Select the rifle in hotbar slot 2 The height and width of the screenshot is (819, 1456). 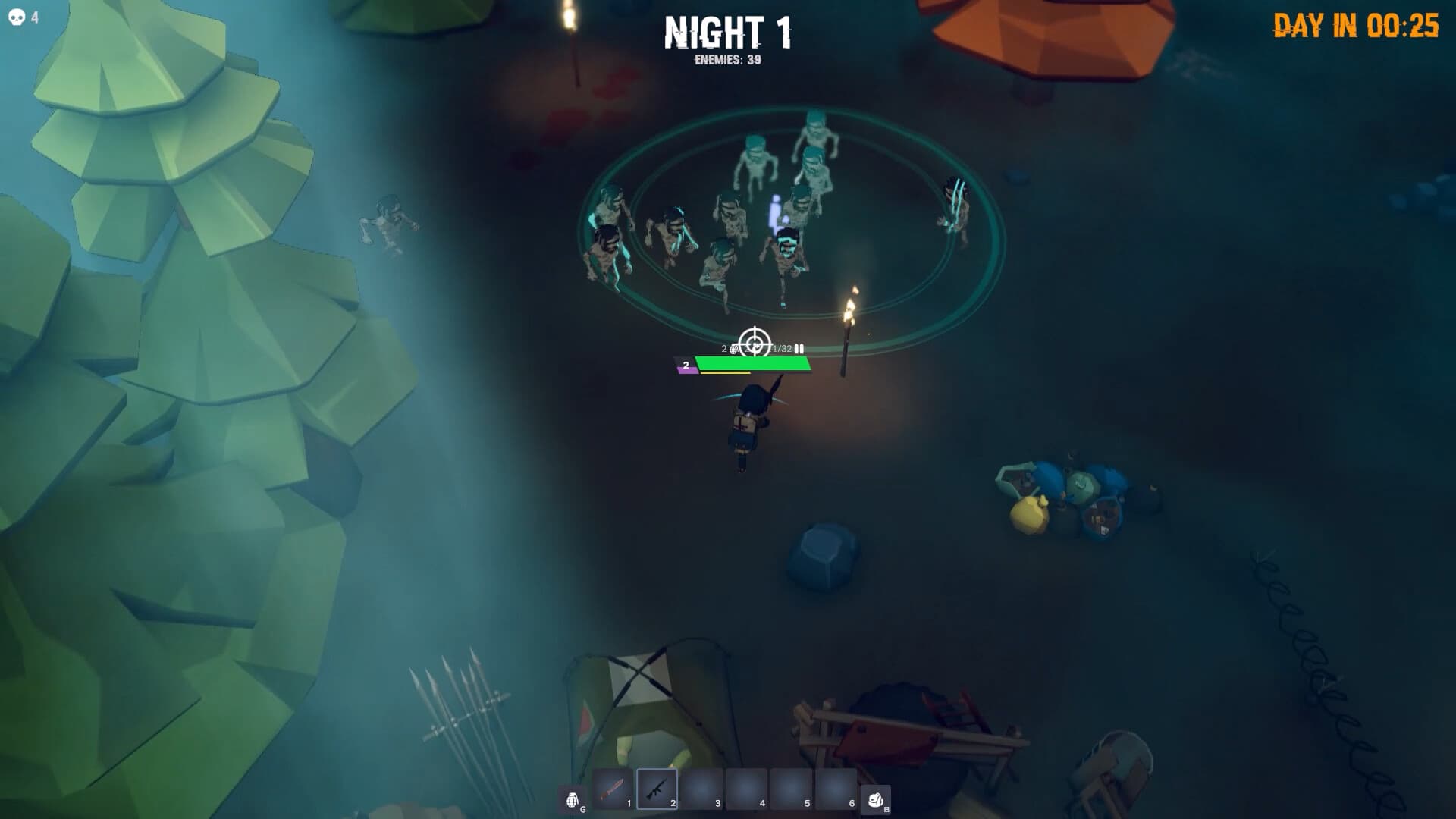657,789
